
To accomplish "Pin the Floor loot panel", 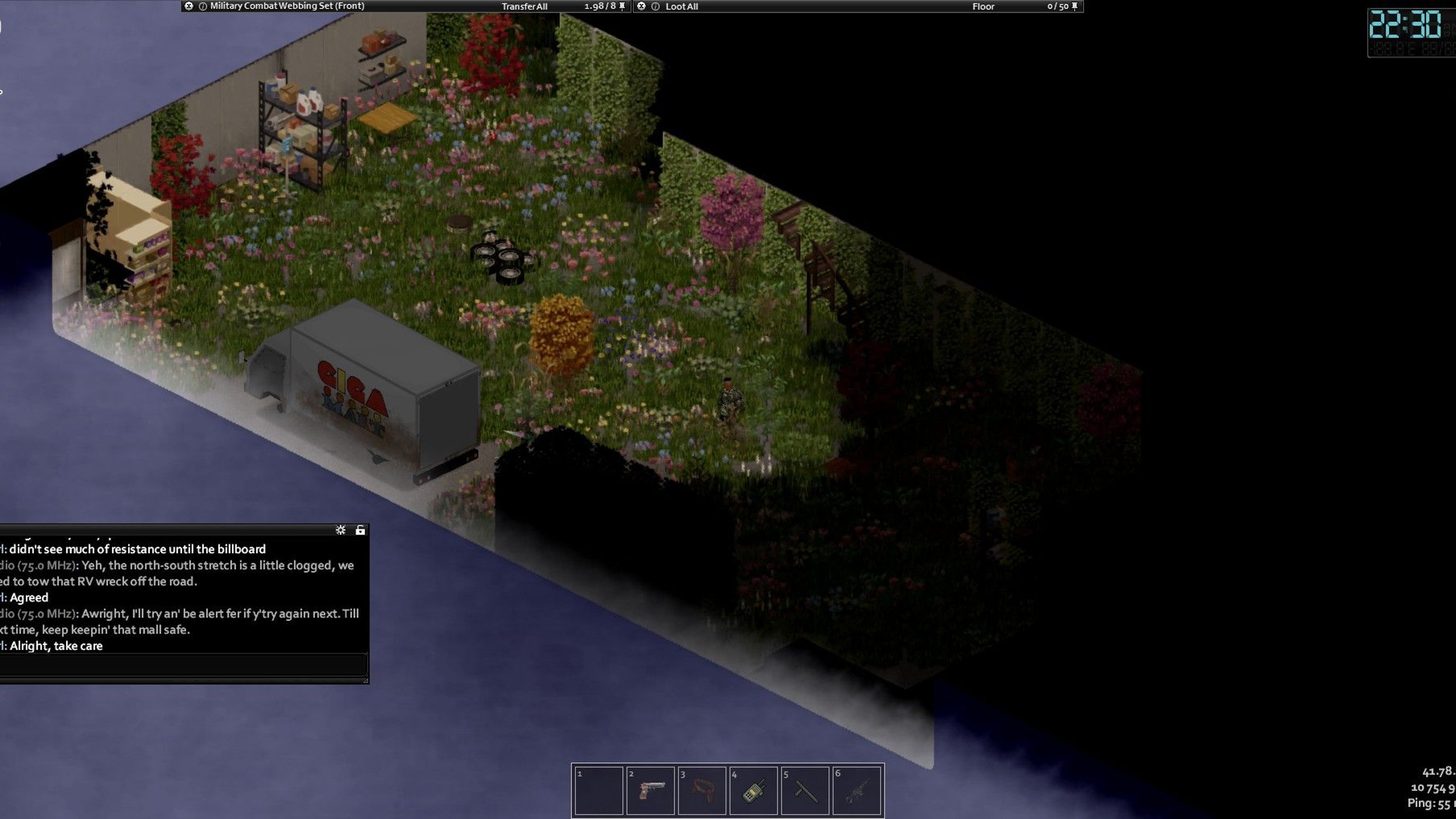I will tap(1074, 6).
